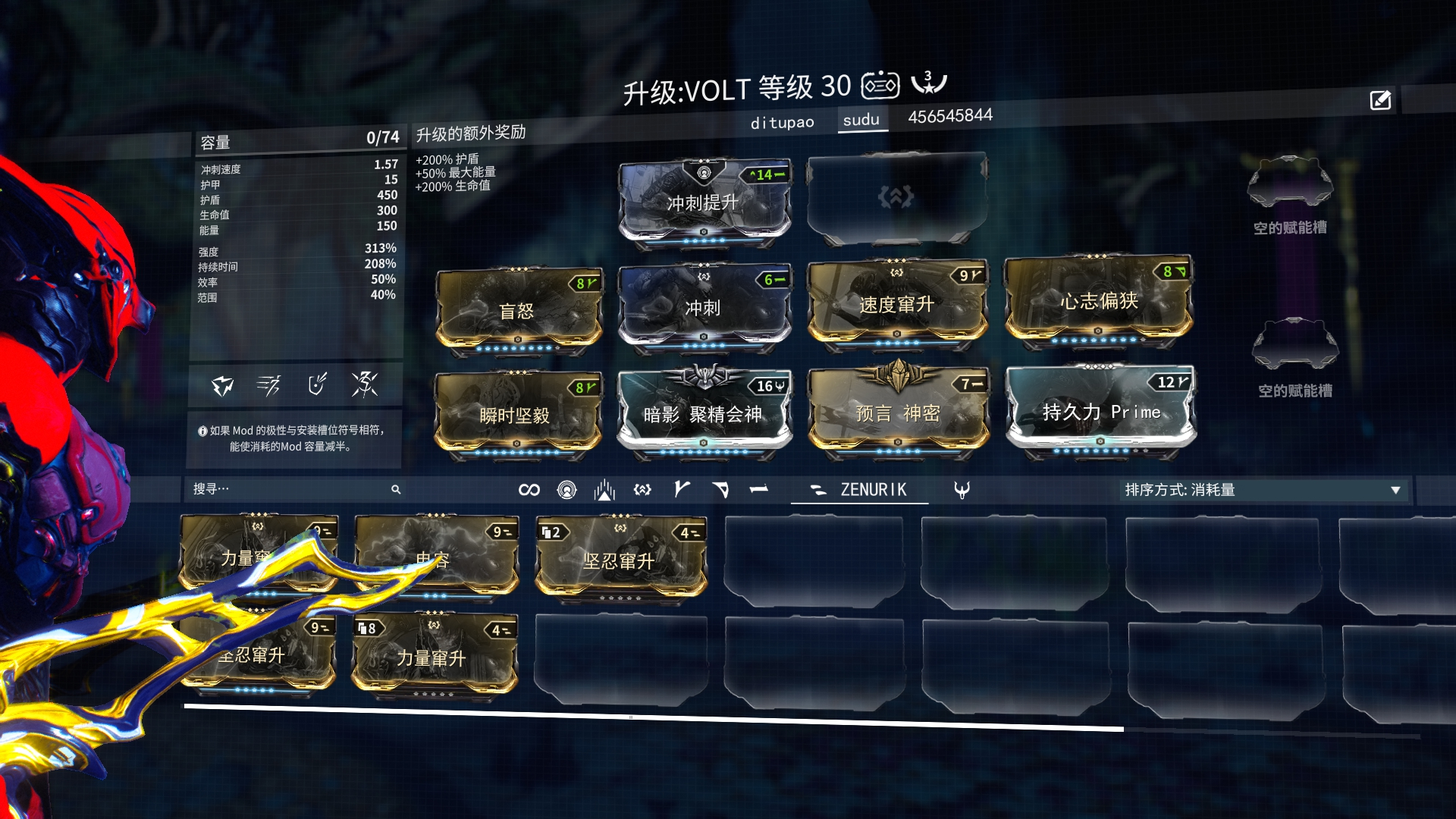Pick the installed 盲怒 mod card
This screenshot has width=1456, height=819.
(x=519, y=311)
